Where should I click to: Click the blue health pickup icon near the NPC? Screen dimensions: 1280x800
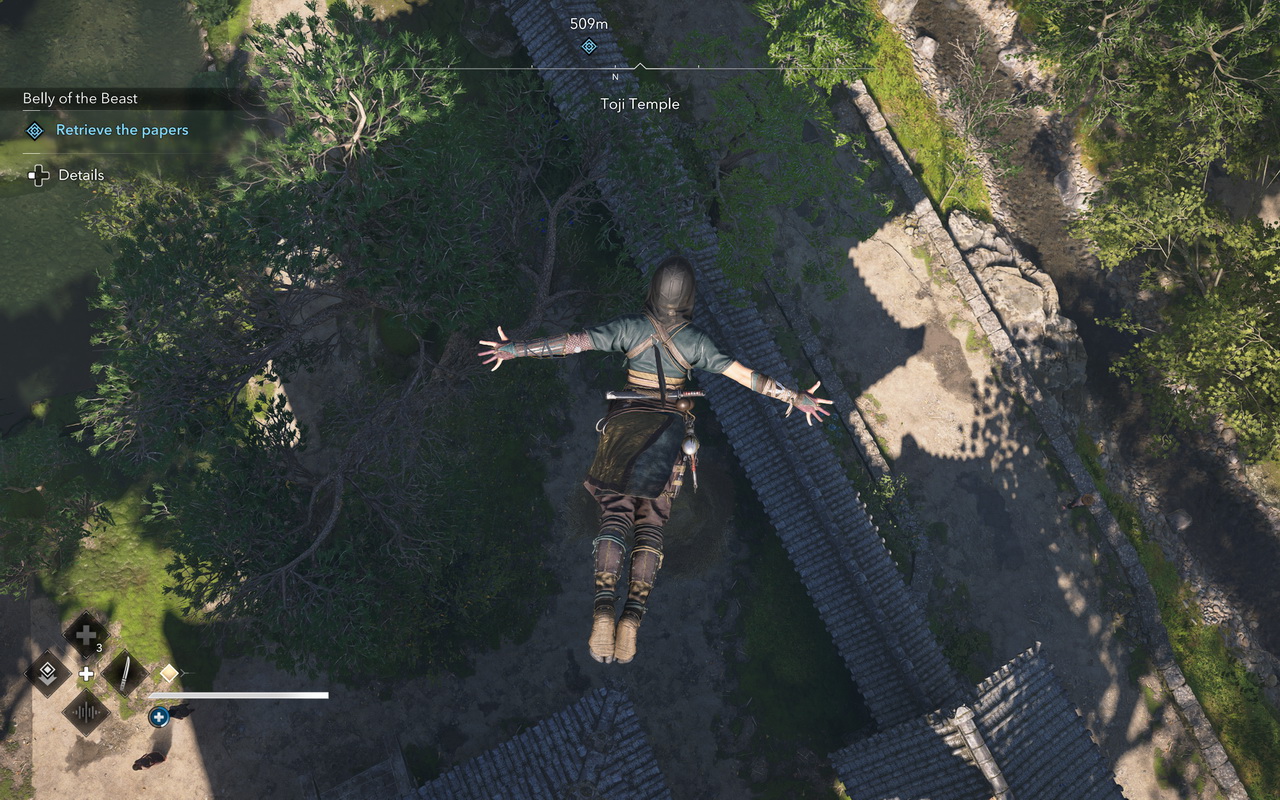158,716
